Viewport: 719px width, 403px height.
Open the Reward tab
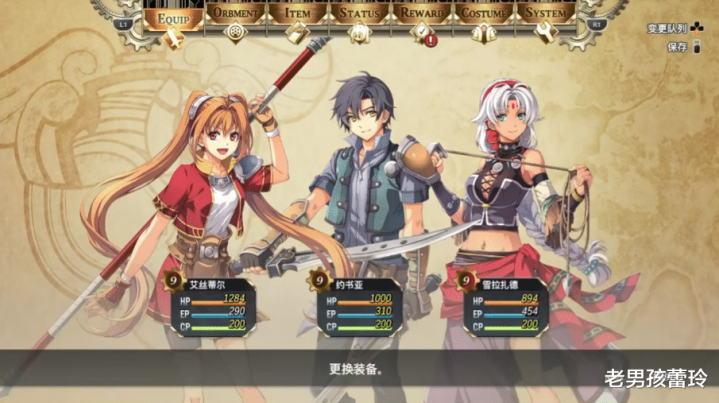pos(421,15)
